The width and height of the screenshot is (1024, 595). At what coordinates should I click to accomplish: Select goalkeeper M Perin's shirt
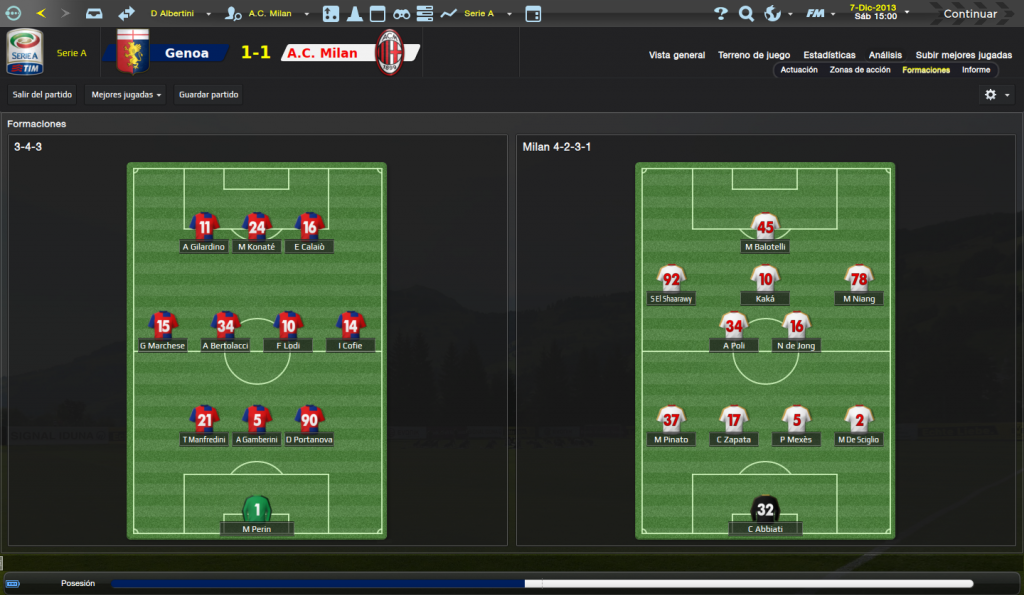click(257, 508)
